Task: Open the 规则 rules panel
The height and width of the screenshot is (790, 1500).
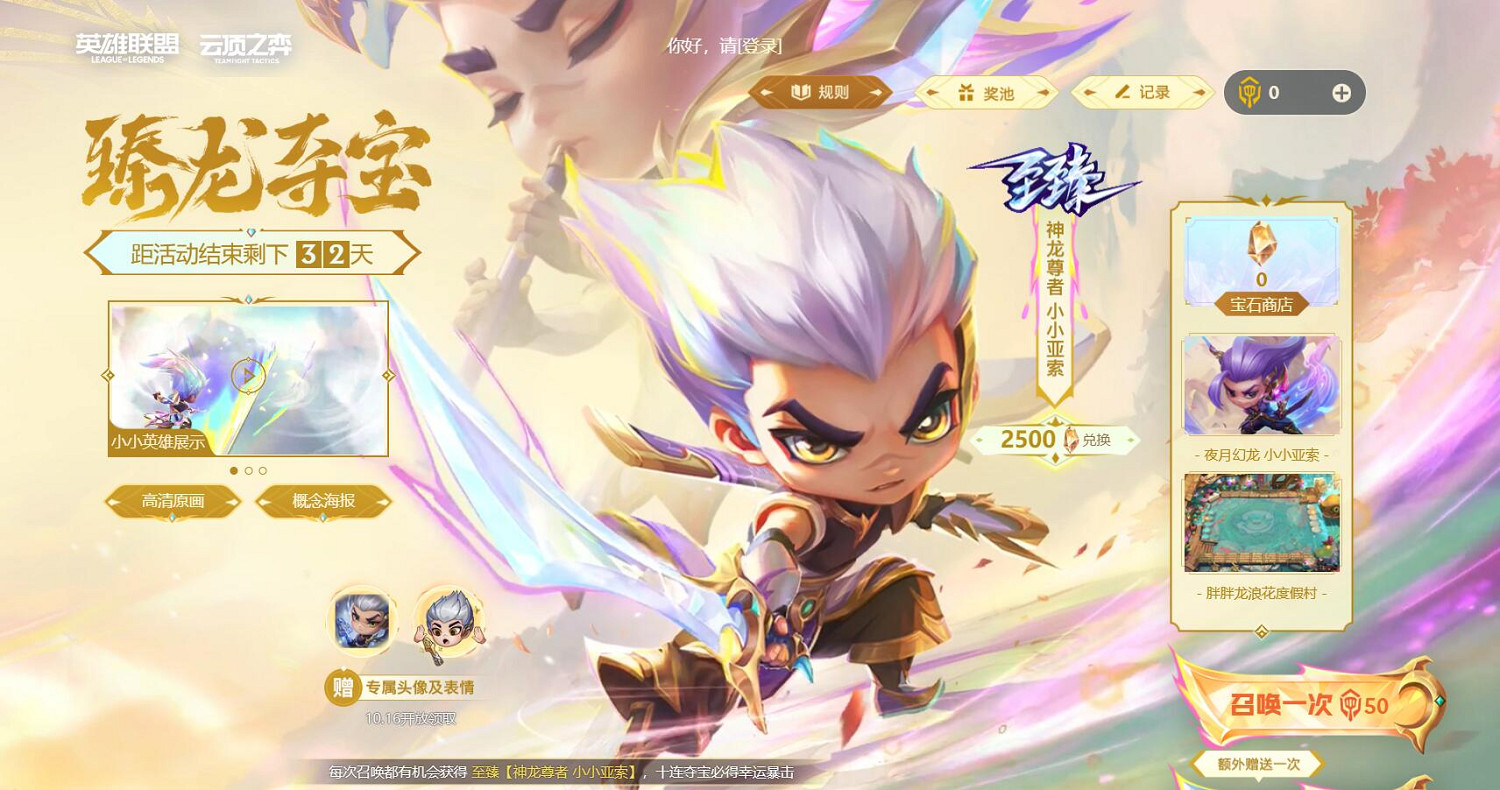Action: [x=820, y=91]
